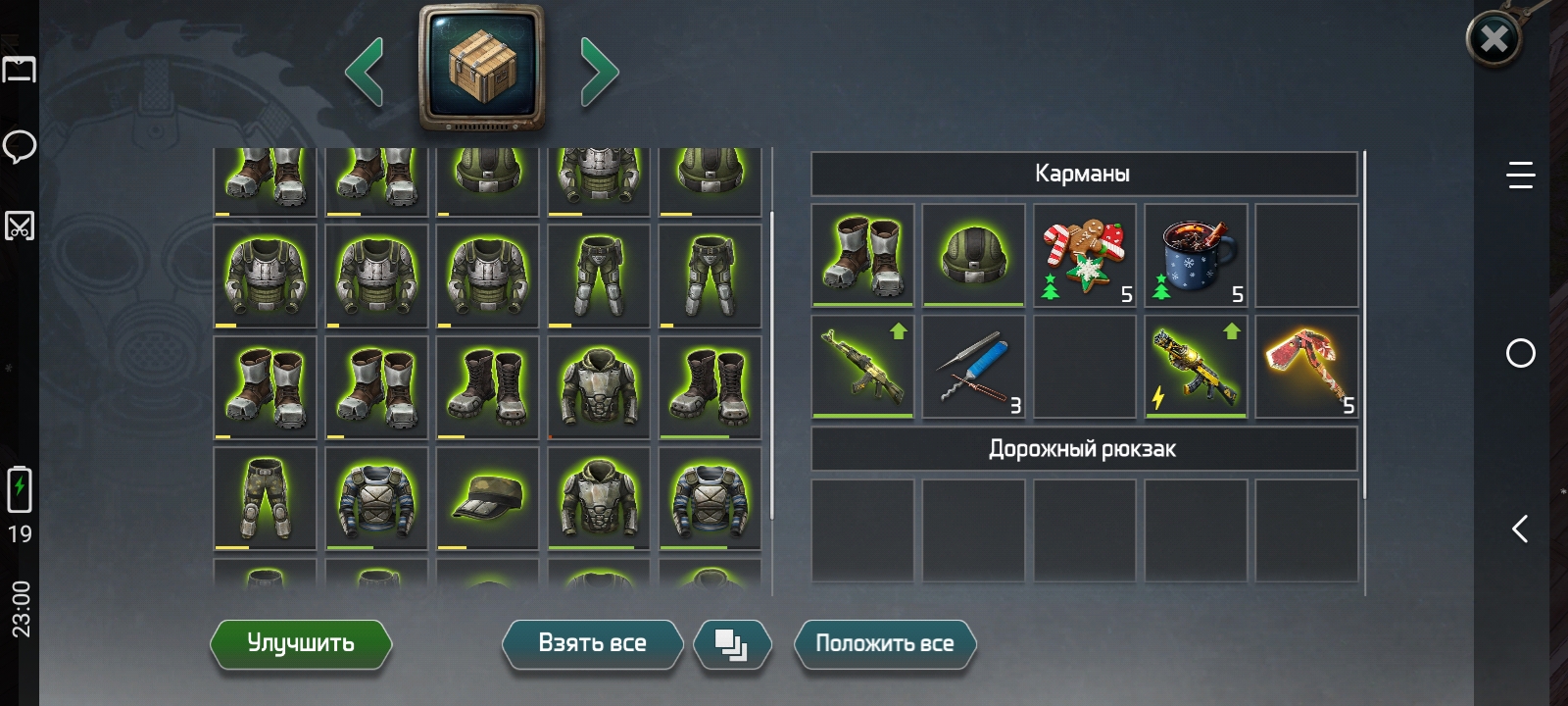Pick the military cap in the chest
Viewport: 1568px width, 706px height.
487,498
